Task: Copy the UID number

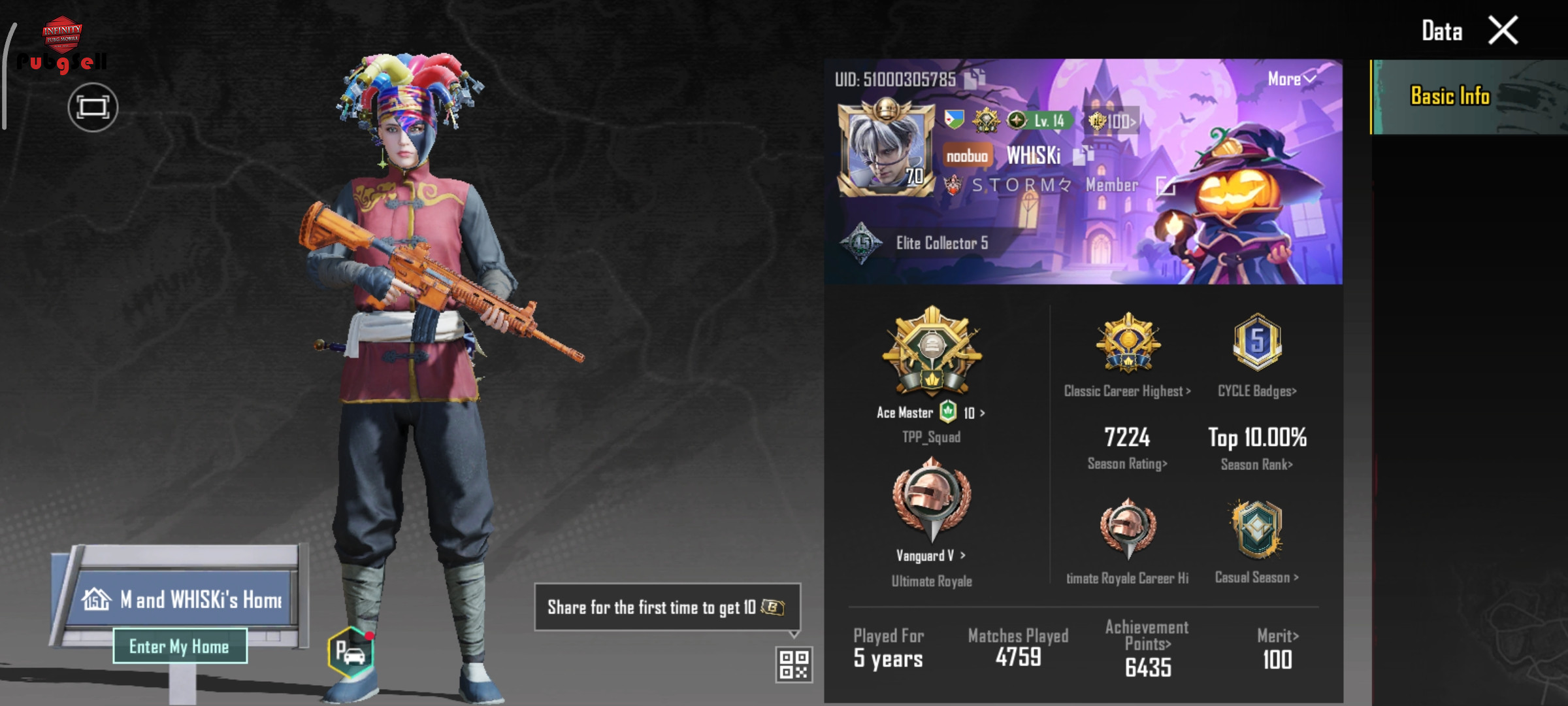Action: [975, 79]
